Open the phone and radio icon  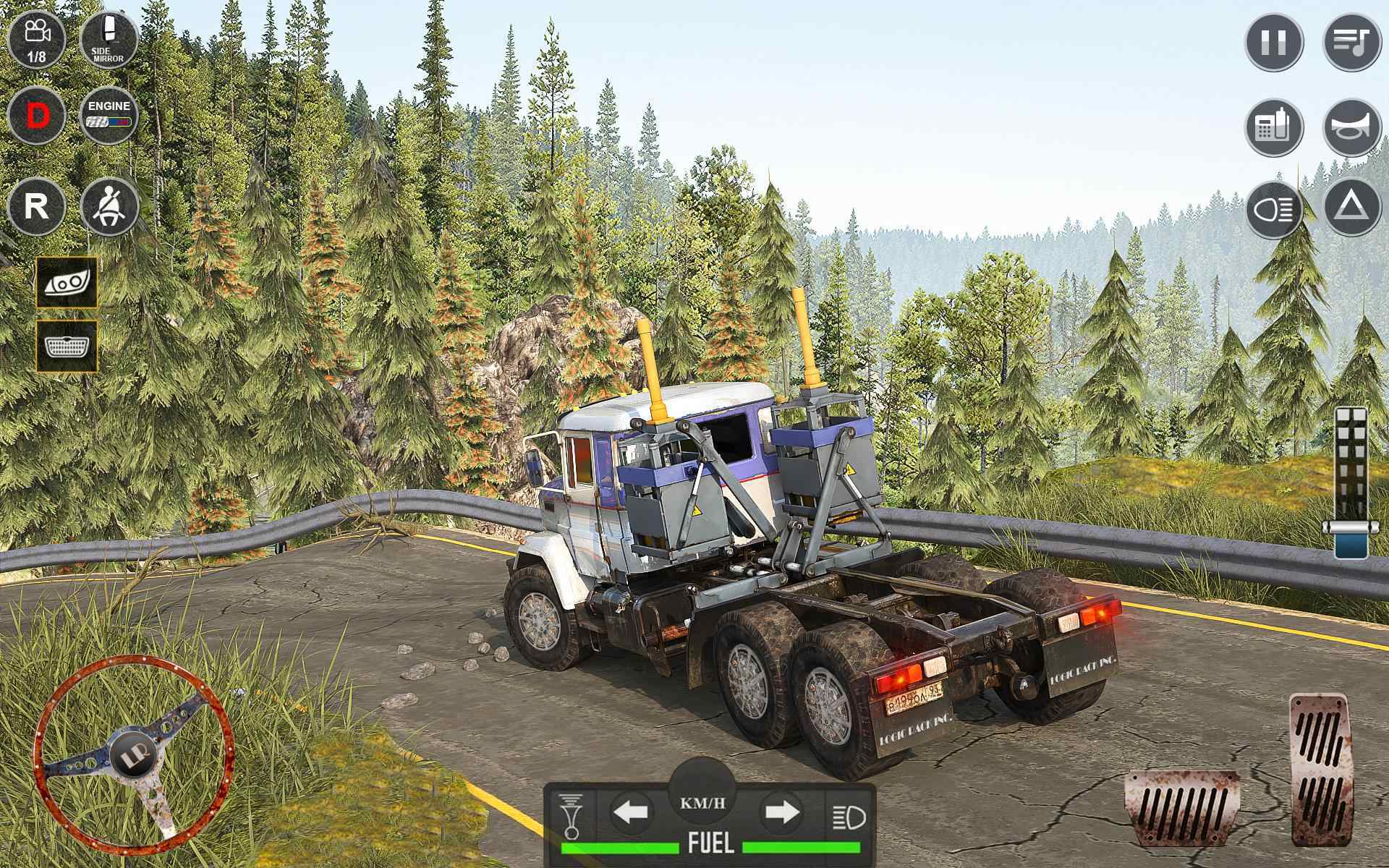[1274, 128]
